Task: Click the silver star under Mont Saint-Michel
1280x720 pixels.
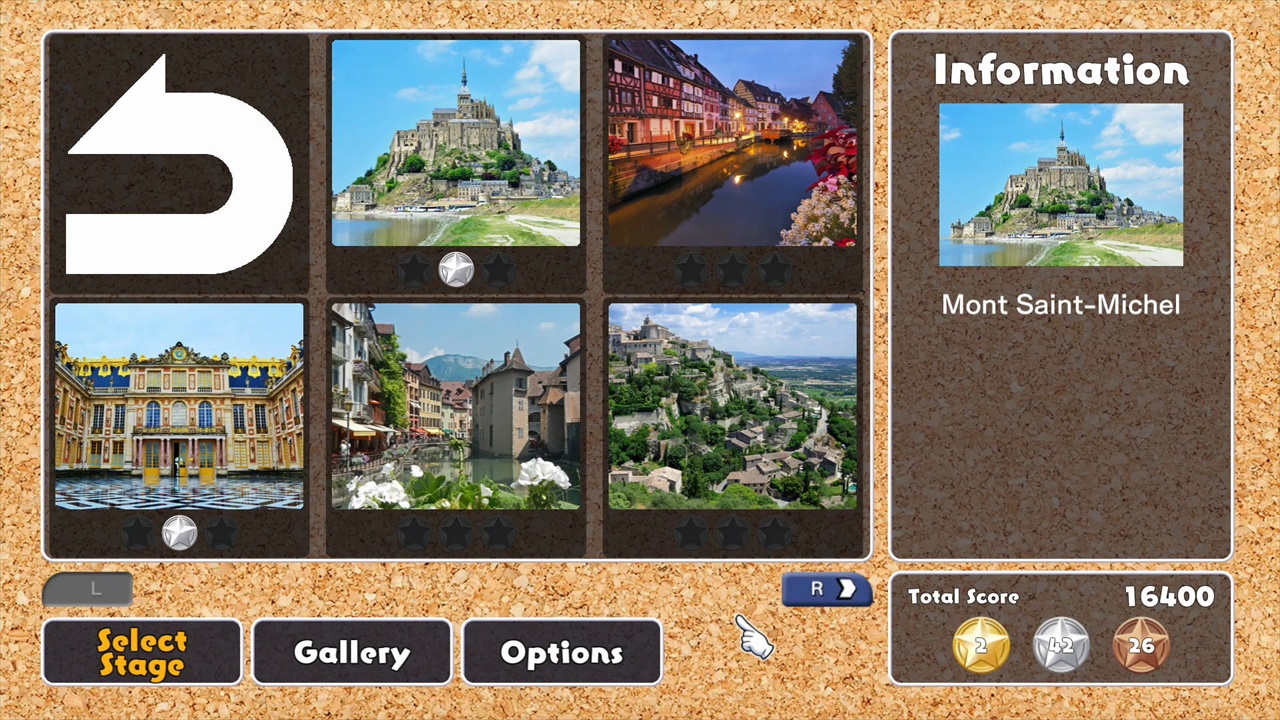Action: coord(456,268)
